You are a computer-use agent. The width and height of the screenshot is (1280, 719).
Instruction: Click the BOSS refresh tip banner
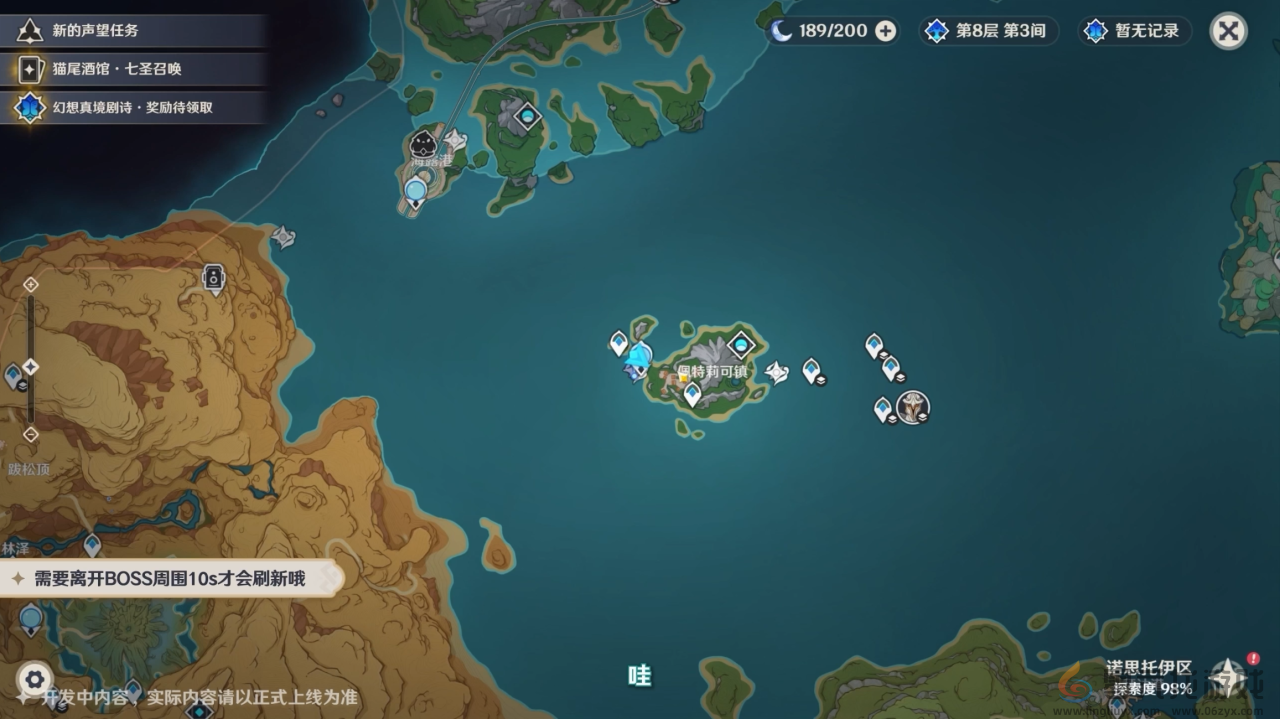pyautogui.click(x=170, y=578)
